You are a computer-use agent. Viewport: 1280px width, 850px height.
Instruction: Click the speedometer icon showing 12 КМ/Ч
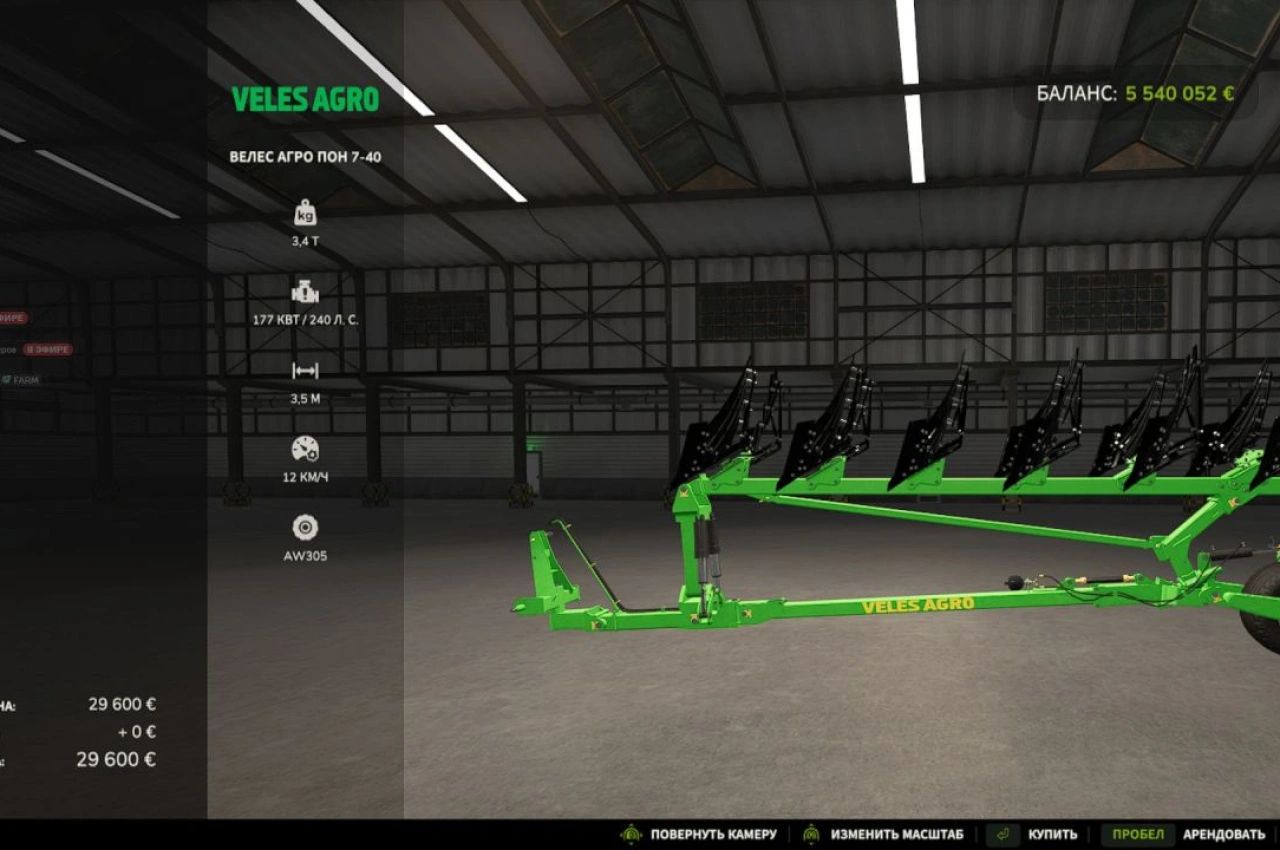pos(305,450)
